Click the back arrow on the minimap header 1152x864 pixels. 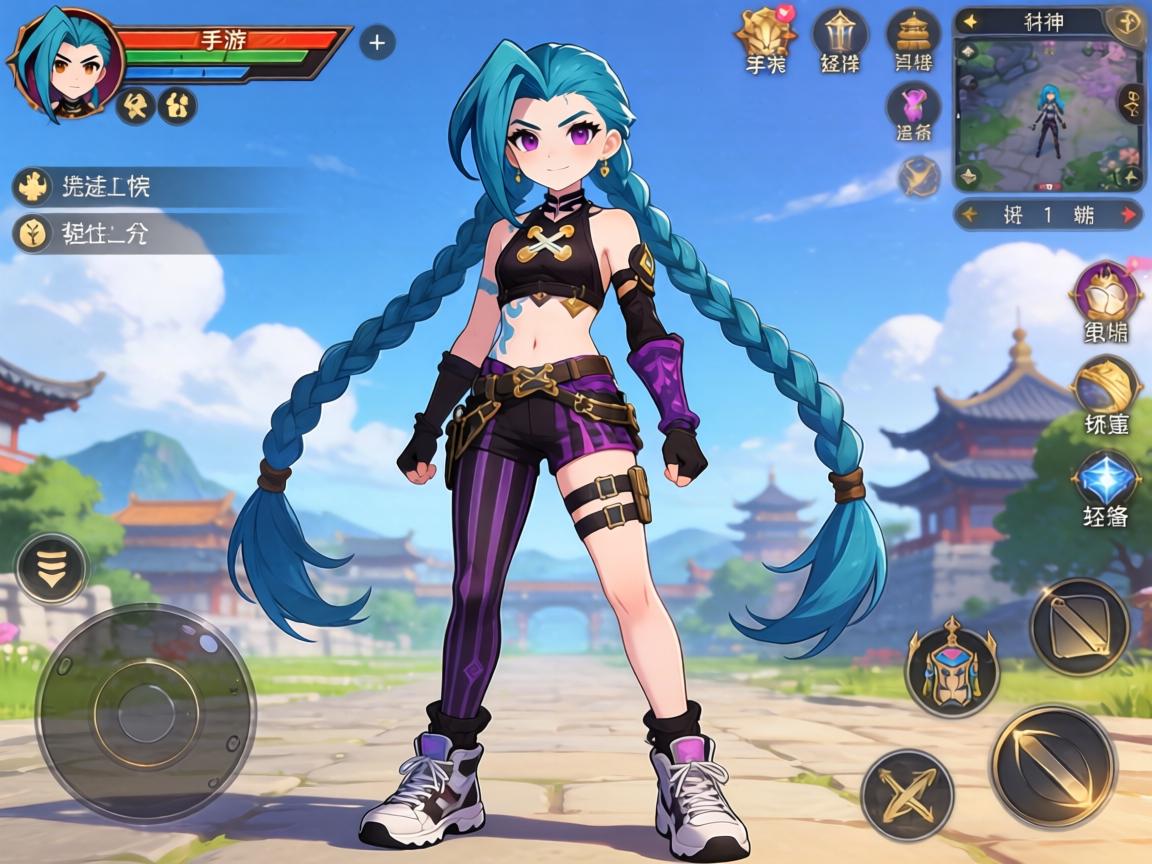[x=969, y=20]
